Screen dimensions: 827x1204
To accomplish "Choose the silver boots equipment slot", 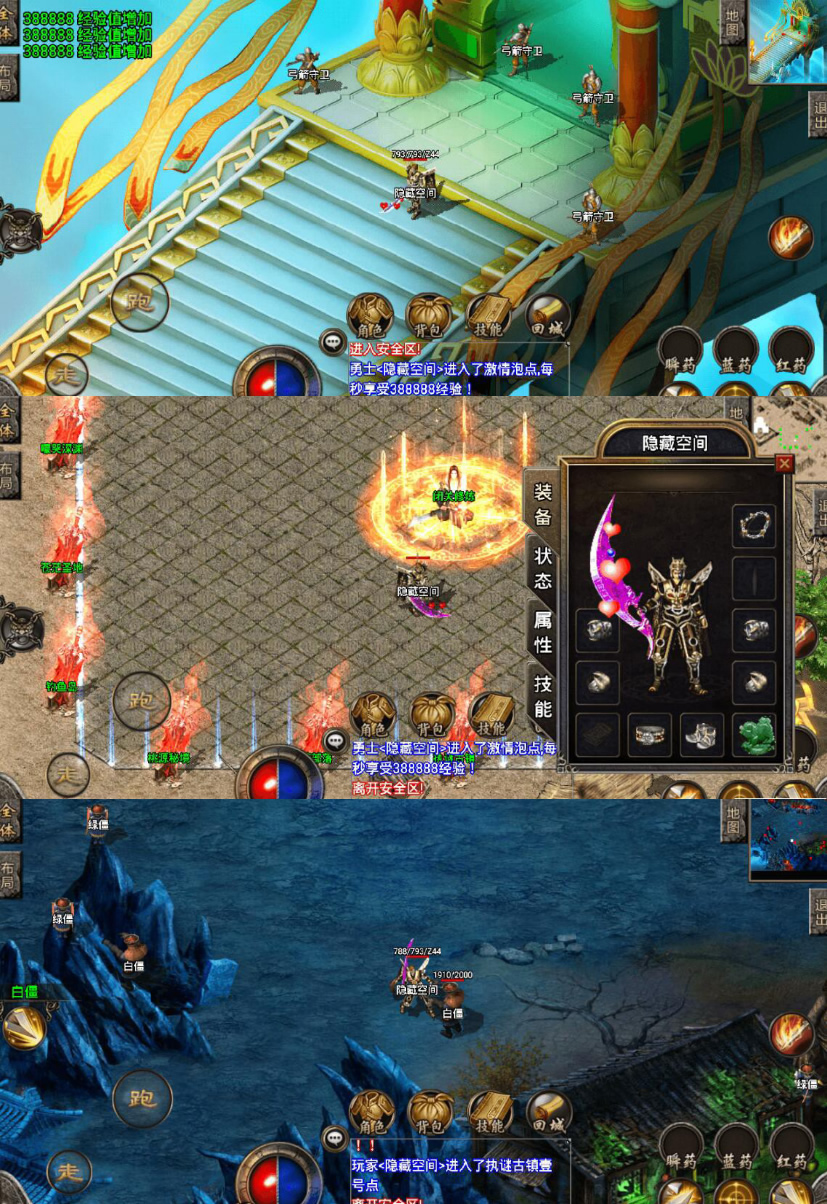I will pyautogui.click(x=702, y=735).
